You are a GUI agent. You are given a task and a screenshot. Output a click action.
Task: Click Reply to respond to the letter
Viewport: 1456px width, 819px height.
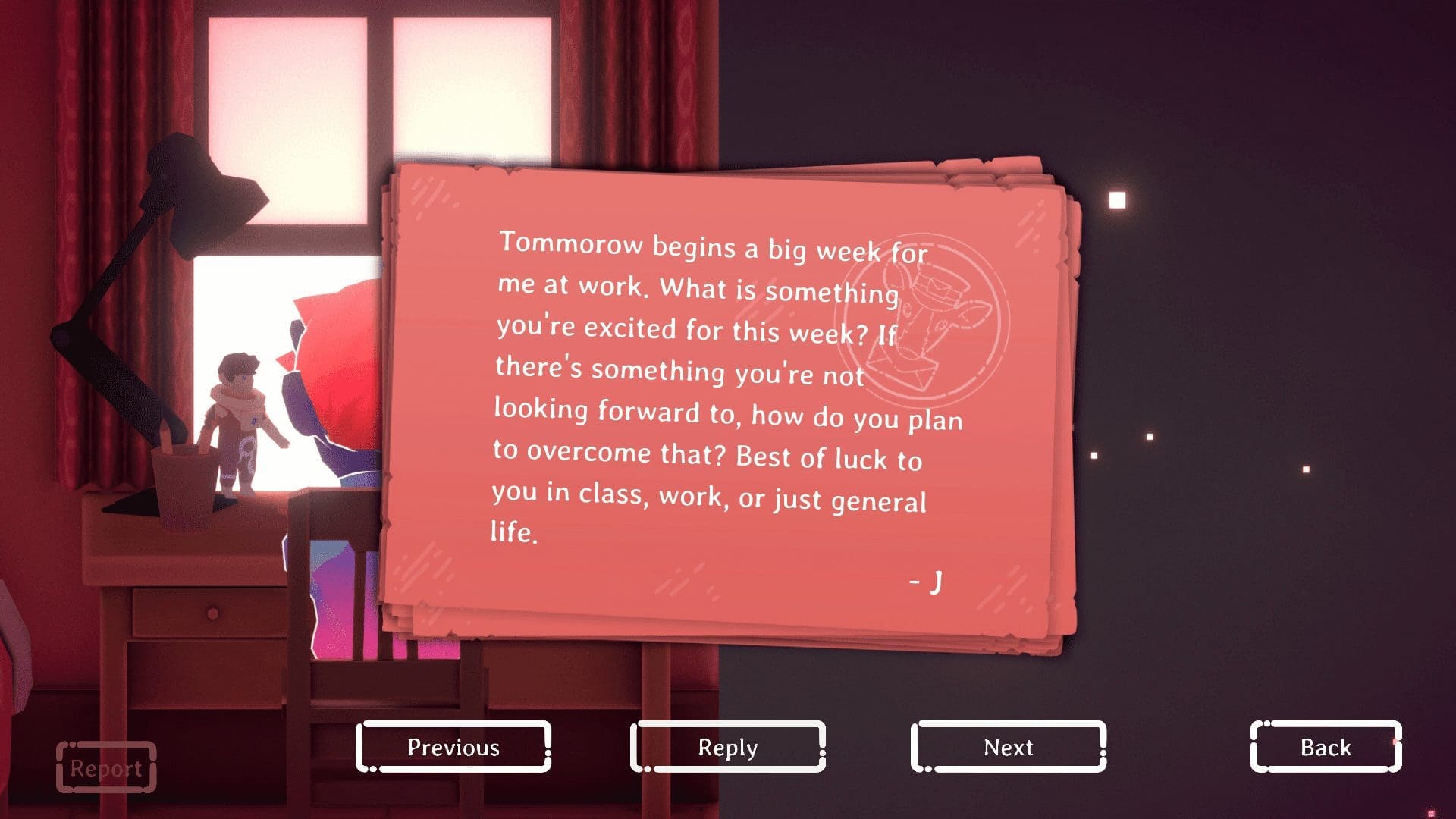(726, 748)
